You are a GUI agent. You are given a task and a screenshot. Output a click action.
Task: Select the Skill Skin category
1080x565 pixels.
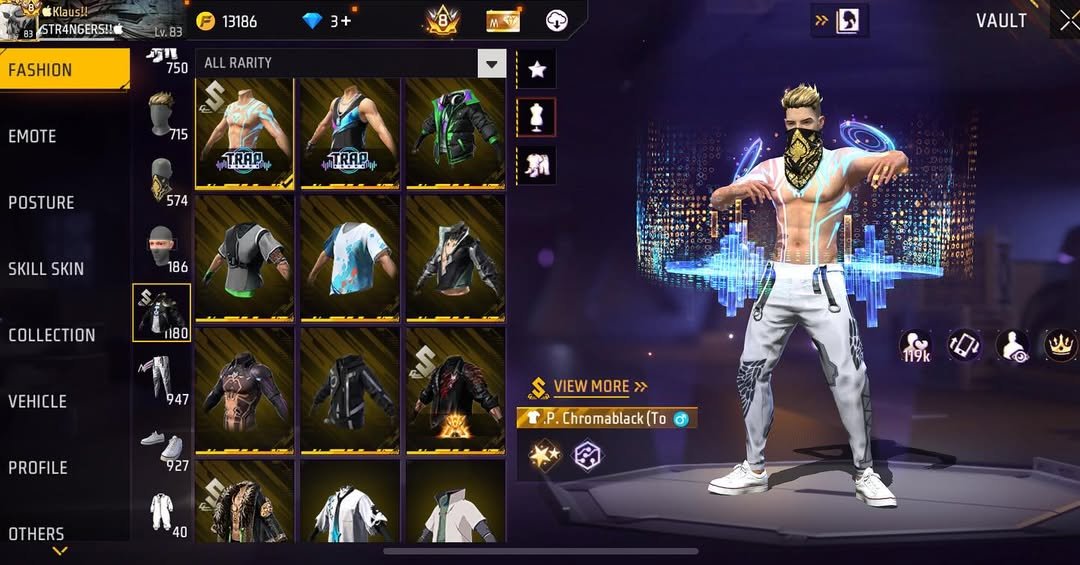tap(46, 268)
